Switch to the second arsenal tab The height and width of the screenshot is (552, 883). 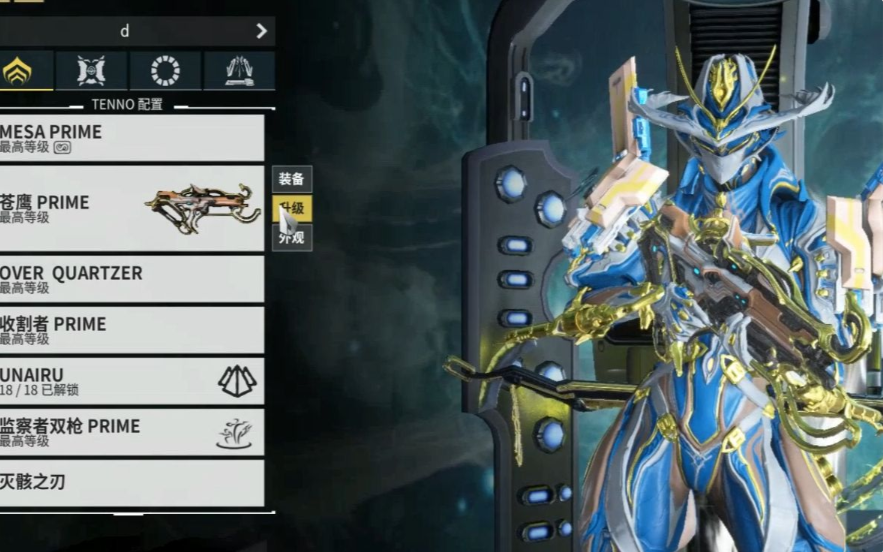point(91,71)
